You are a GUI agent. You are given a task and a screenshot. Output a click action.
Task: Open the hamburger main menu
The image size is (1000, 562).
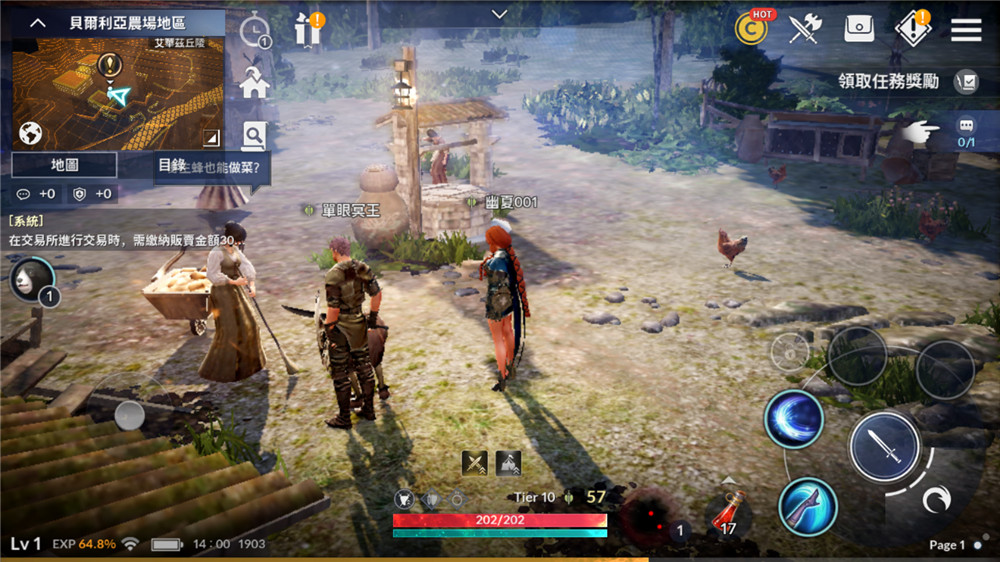click(x=965, y=29)
